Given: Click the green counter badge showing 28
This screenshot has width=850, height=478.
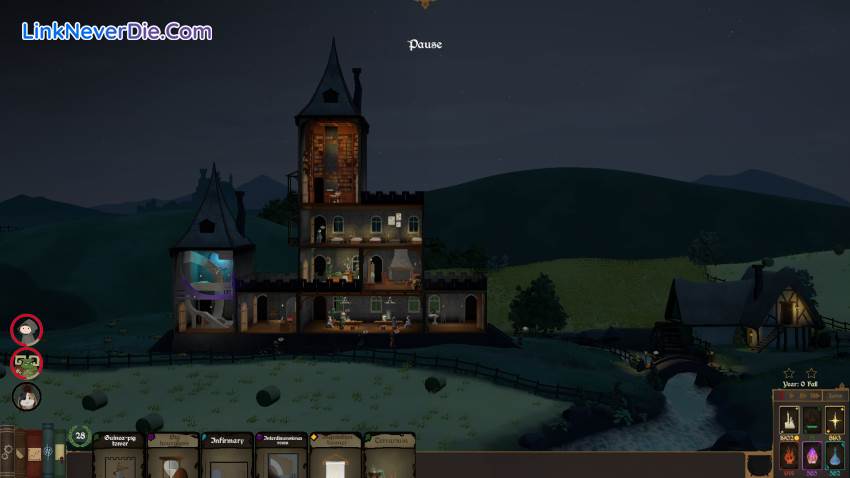Looking at the screenshot, I should pyautogui.click(x=80, y=436).
